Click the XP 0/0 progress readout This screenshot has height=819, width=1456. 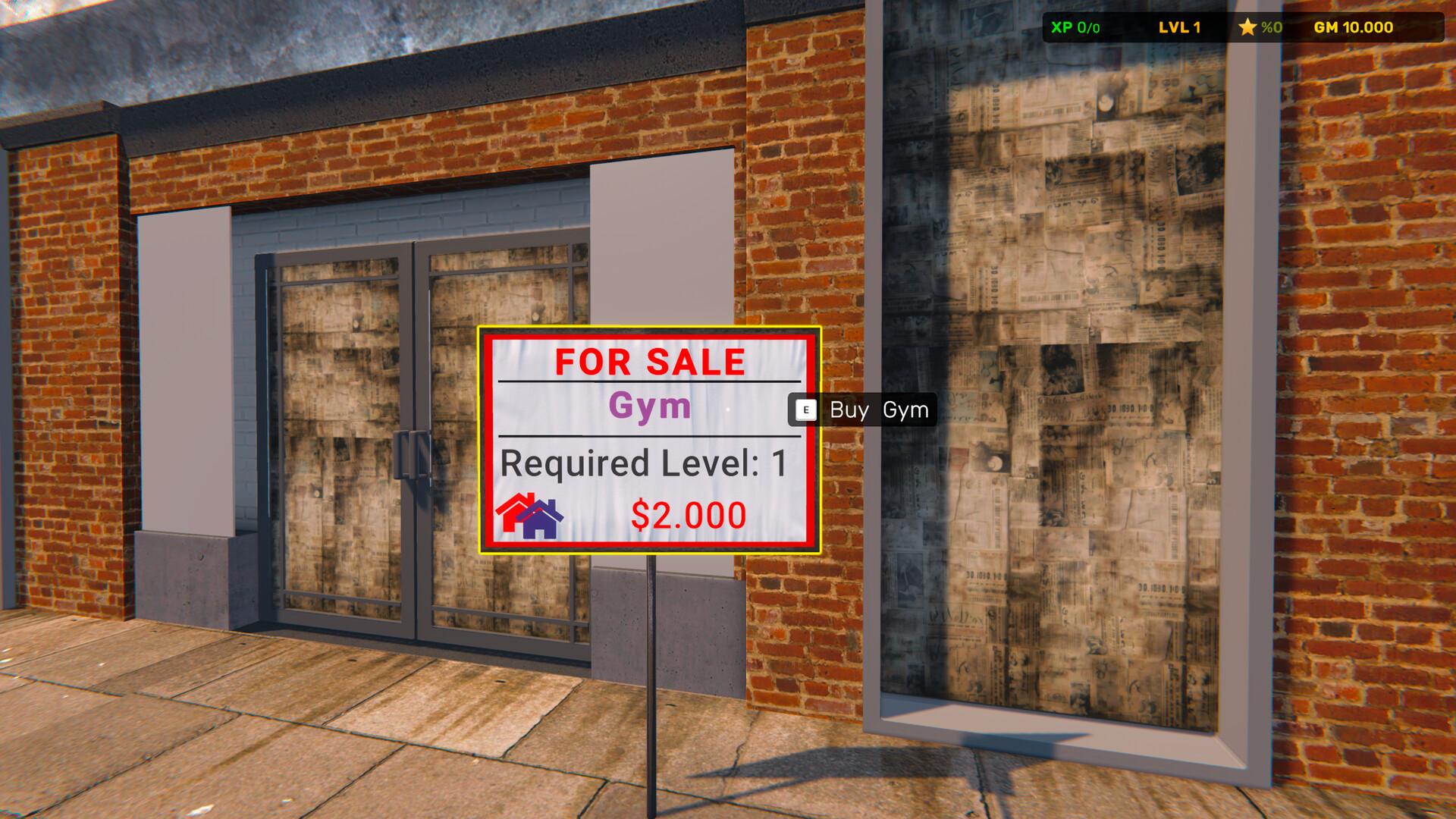pos(1073,27)
